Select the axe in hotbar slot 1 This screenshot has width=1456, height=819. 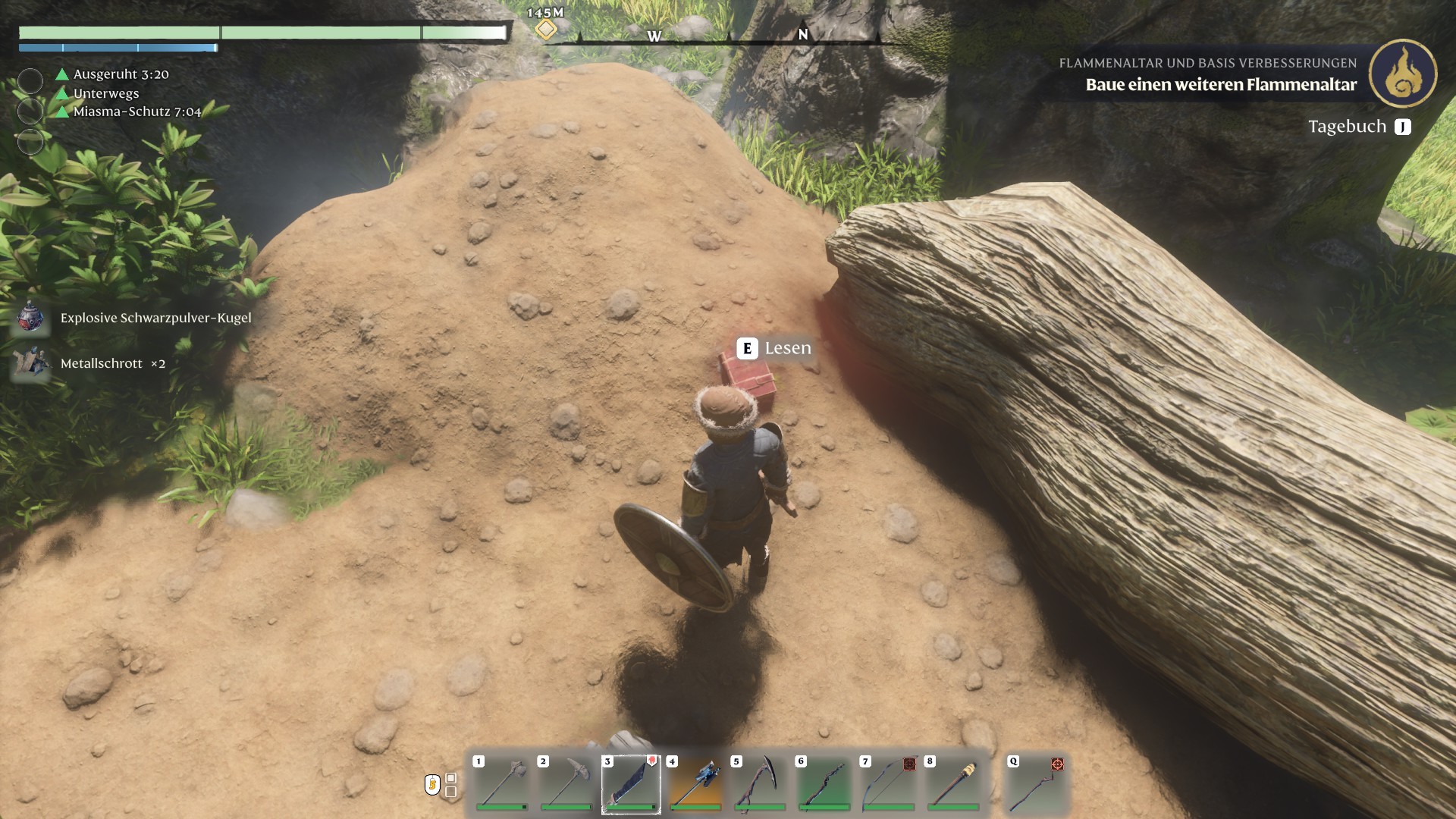(502, 784)
